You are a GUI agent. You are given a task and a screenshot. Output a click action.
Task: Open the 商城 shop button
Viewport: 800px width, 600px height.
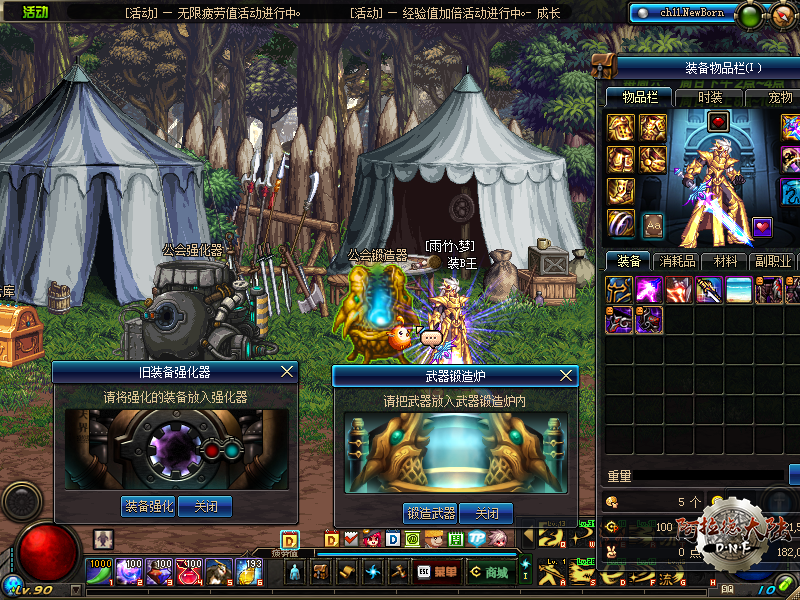[490, 572]
